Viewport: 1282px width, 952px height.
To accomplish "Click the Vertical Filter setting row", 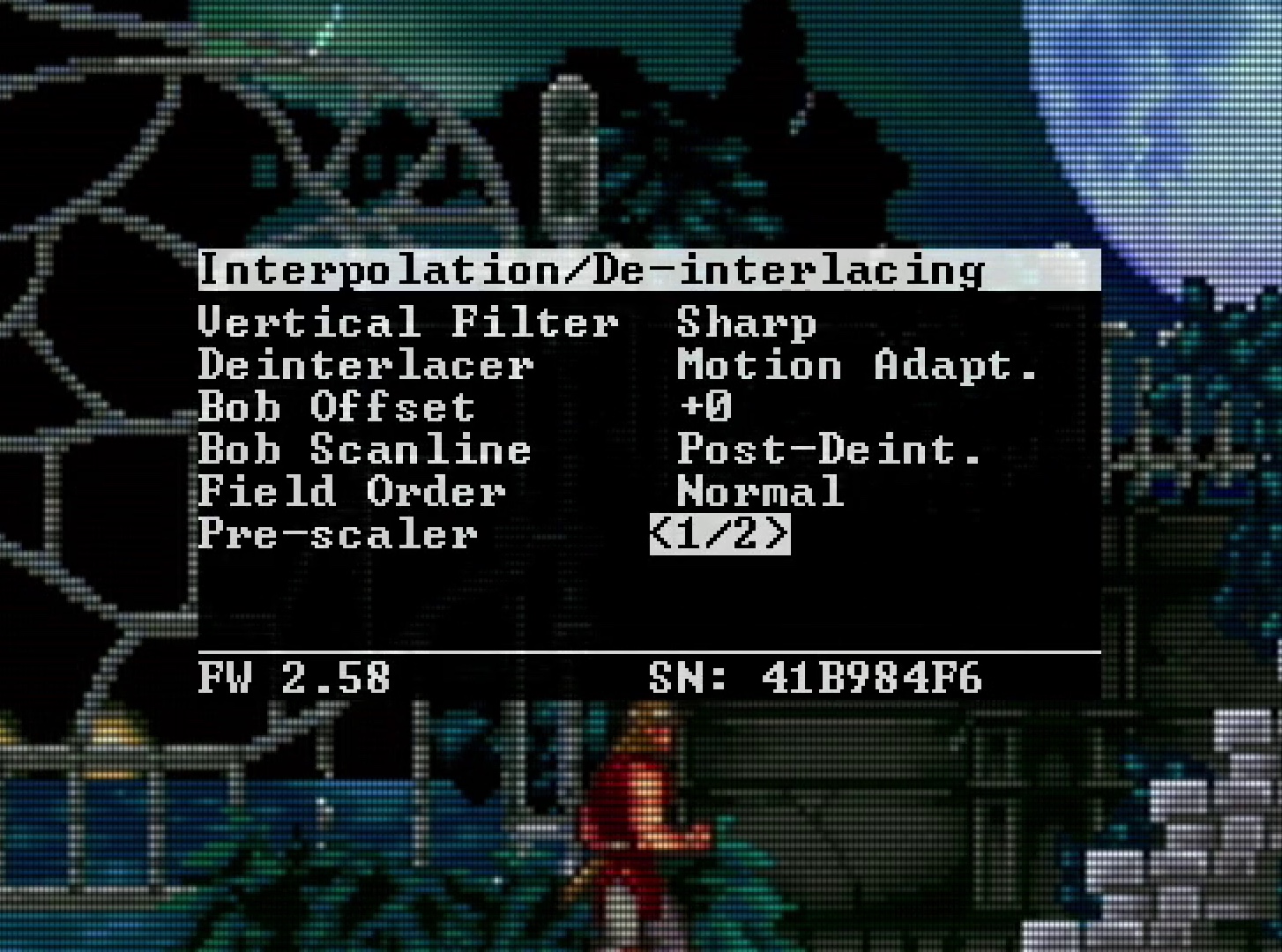I will coord(408,322).
